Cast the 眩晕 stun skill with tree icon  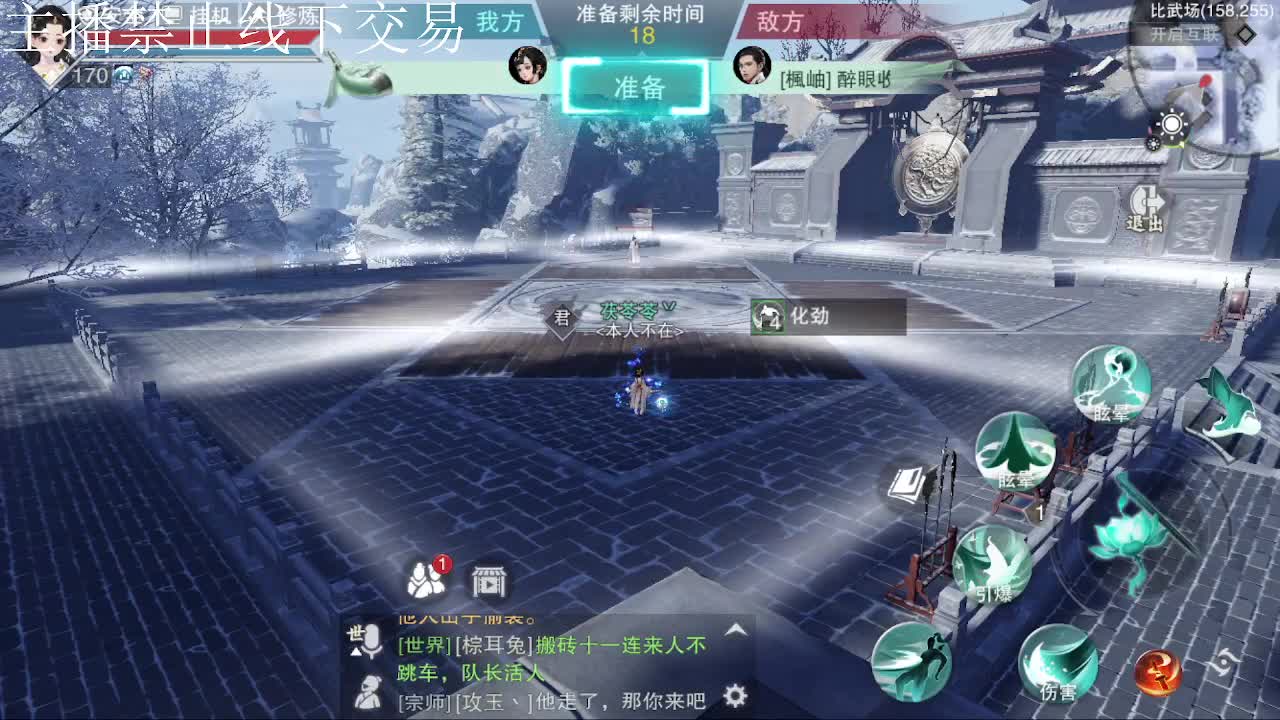point(1014,458)
